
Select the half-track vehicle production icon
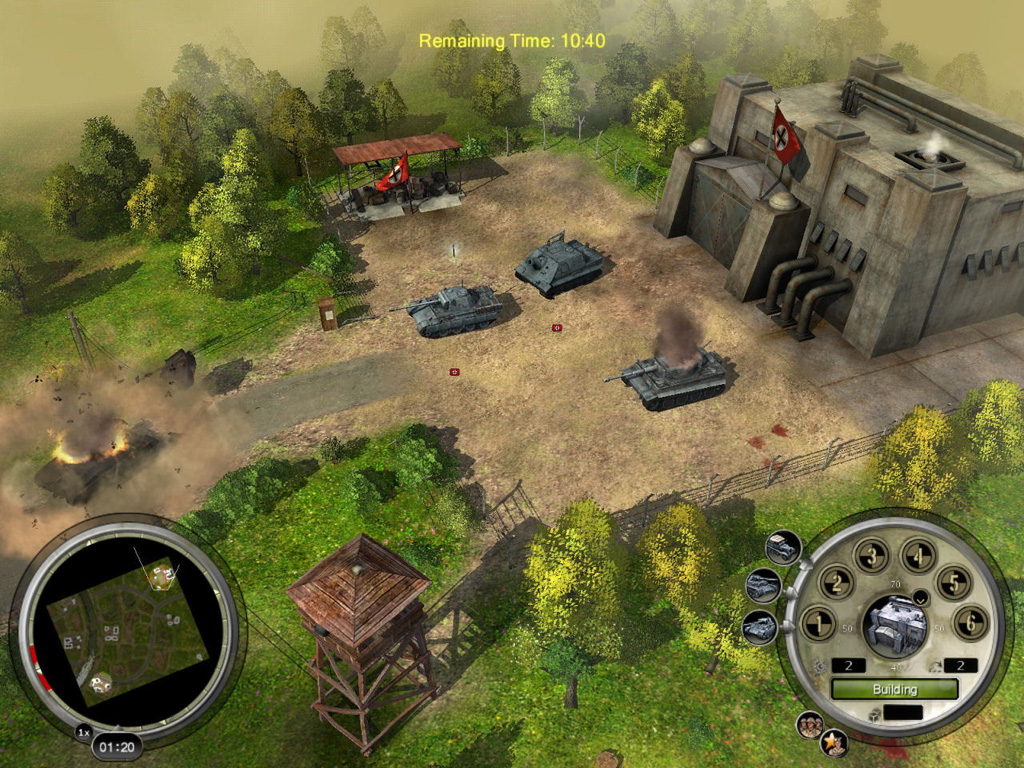782,547
